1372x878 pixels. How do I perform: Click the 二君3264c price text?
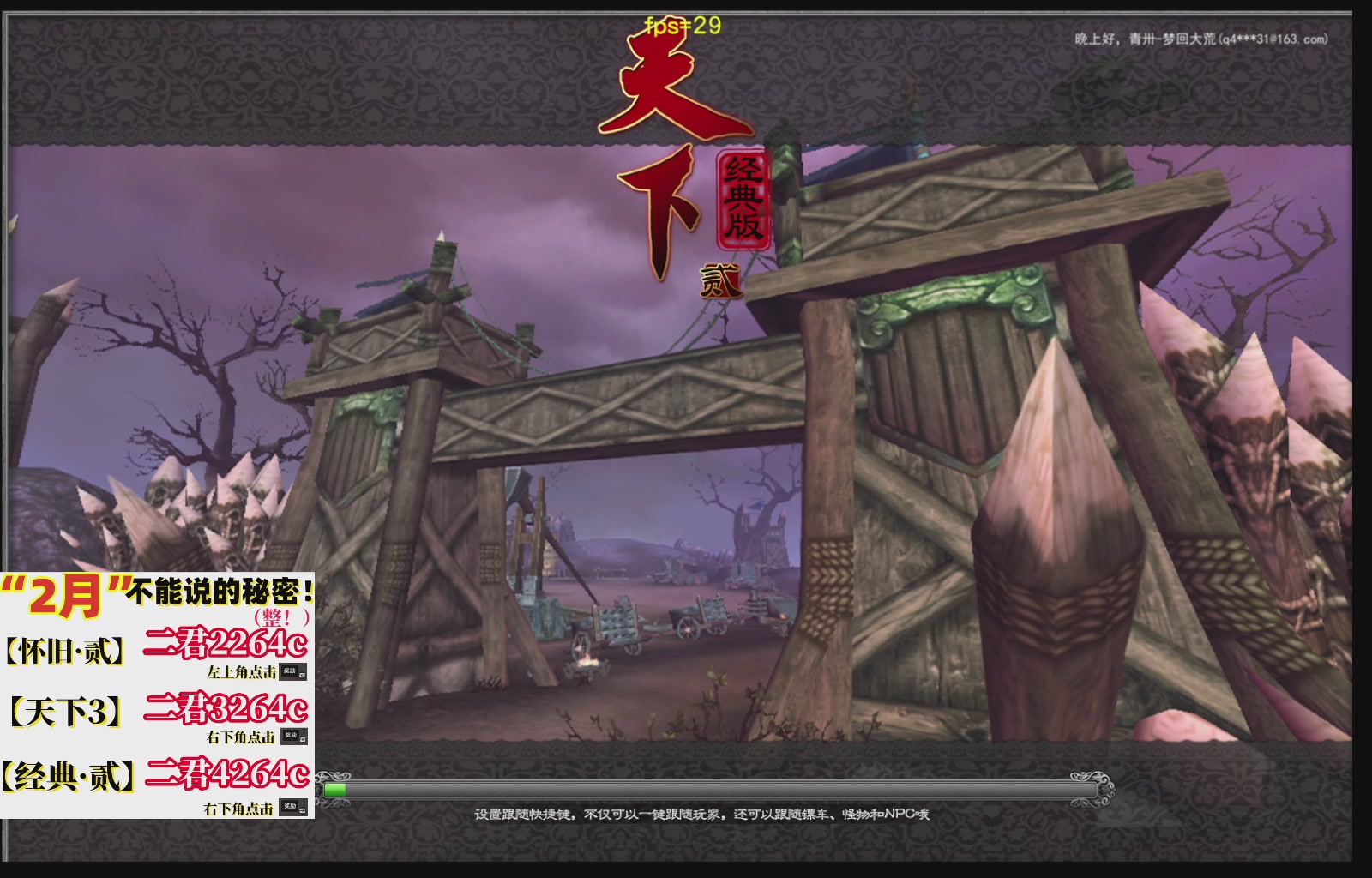coord(226,709)
